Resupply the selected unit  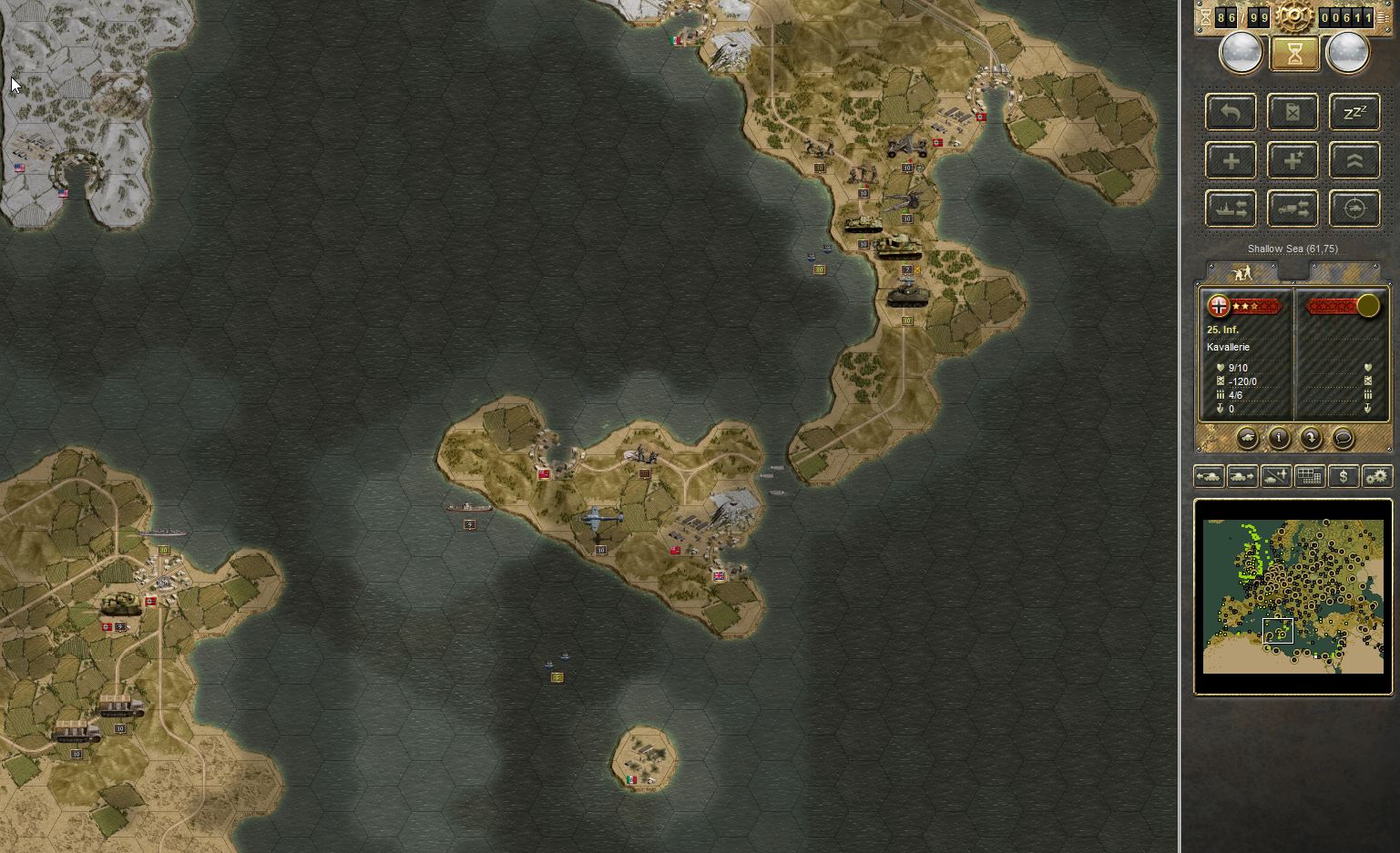pyautogui.click(x=1293, y=112)
